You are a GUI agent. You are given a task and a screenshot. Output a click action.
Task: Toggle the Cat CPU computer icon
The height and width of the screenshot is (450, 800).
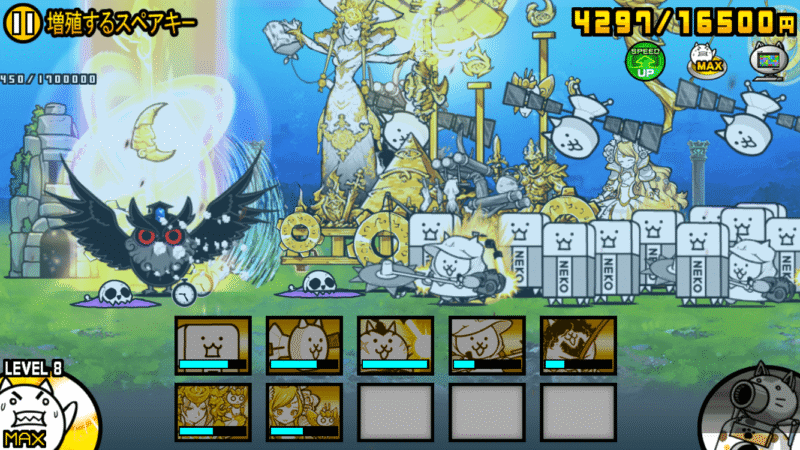tap(767, 60)
